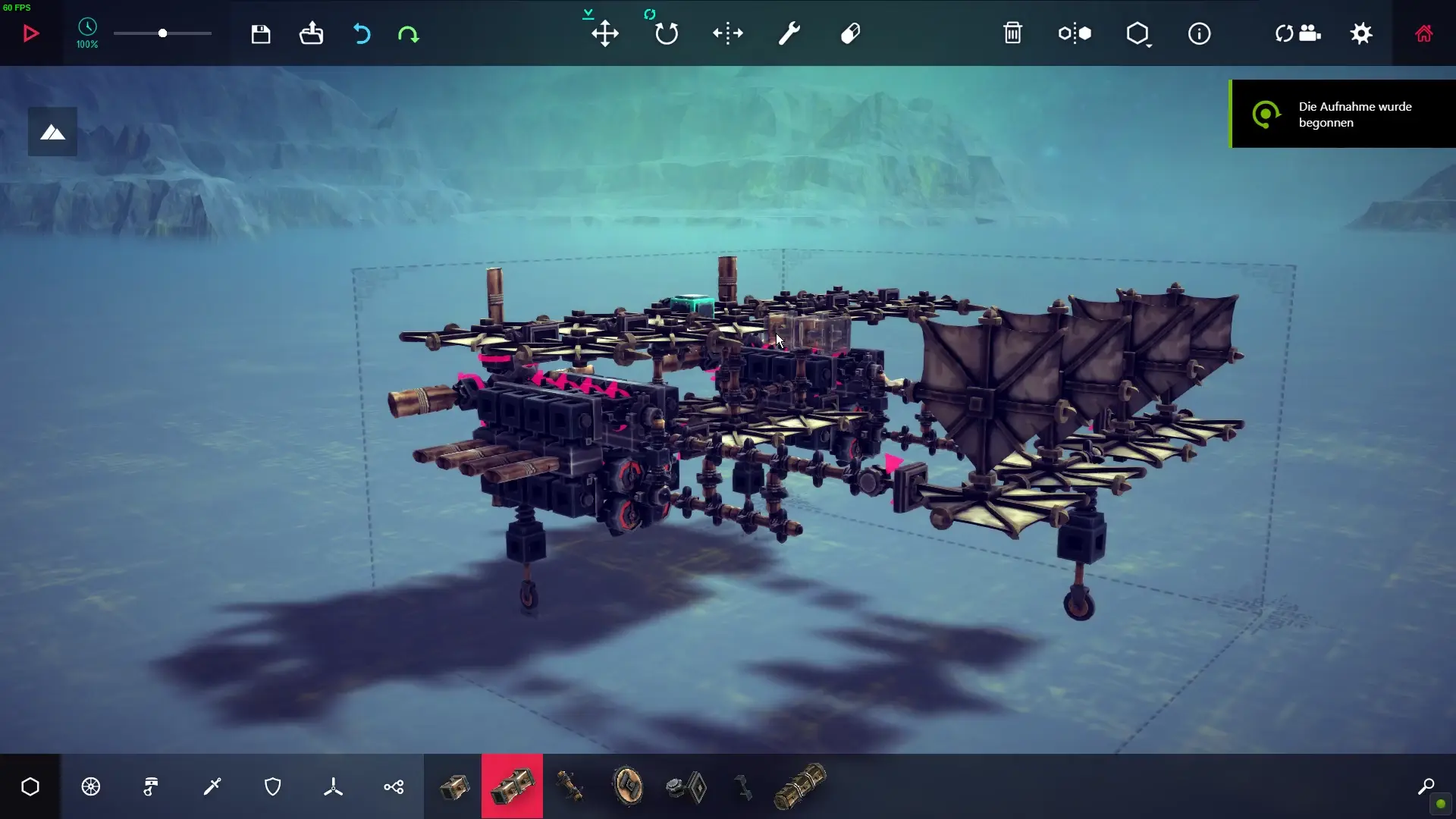The image size is (1456, 819).
Task: Switch to the Wheels and Mechanics category
Action: [90, 786]
